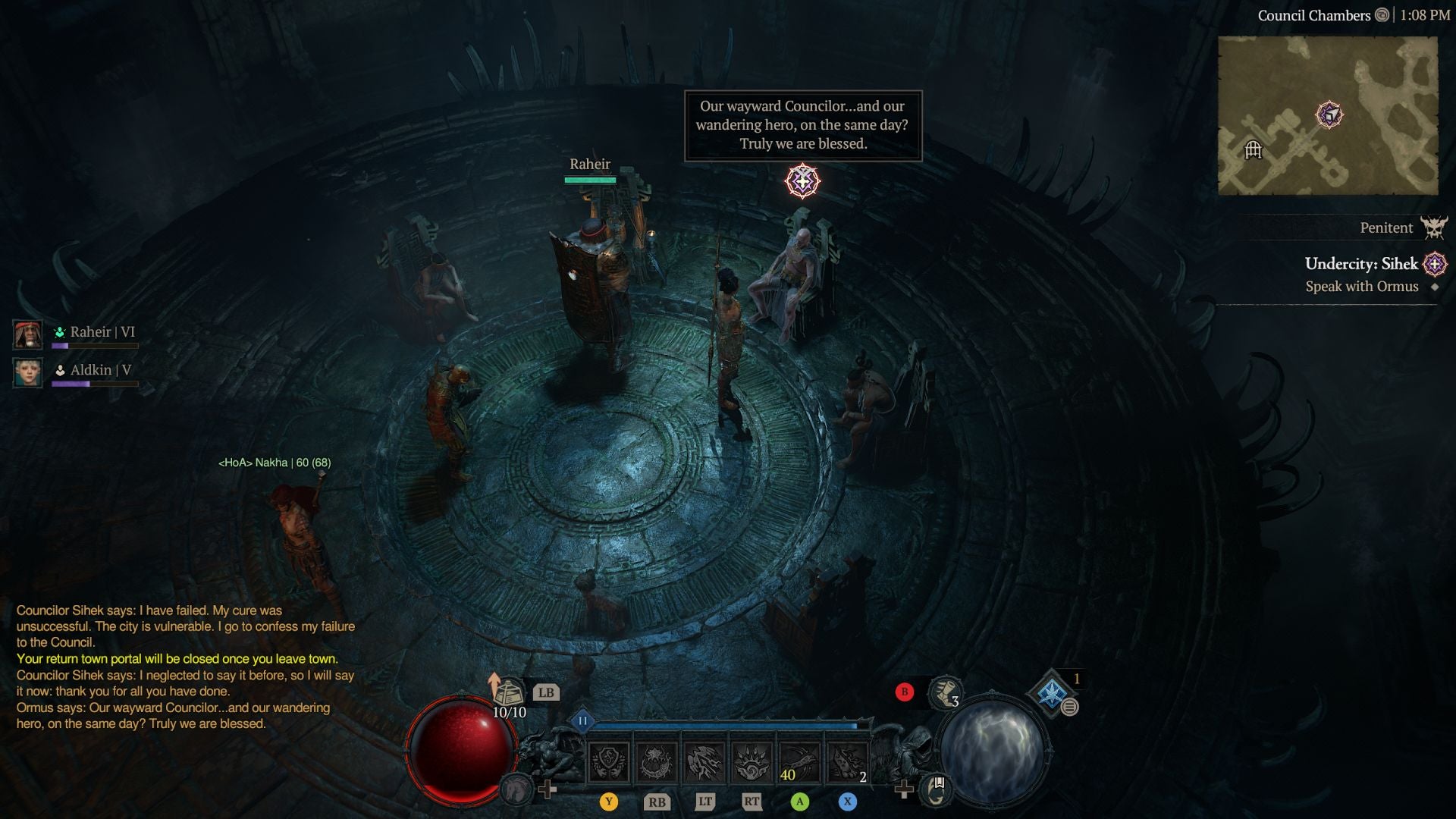Image resolution: width=1456 pixels, height=819 pixels.
Task: Click the LB button prompt near the potion
Action: click(547, 692)
